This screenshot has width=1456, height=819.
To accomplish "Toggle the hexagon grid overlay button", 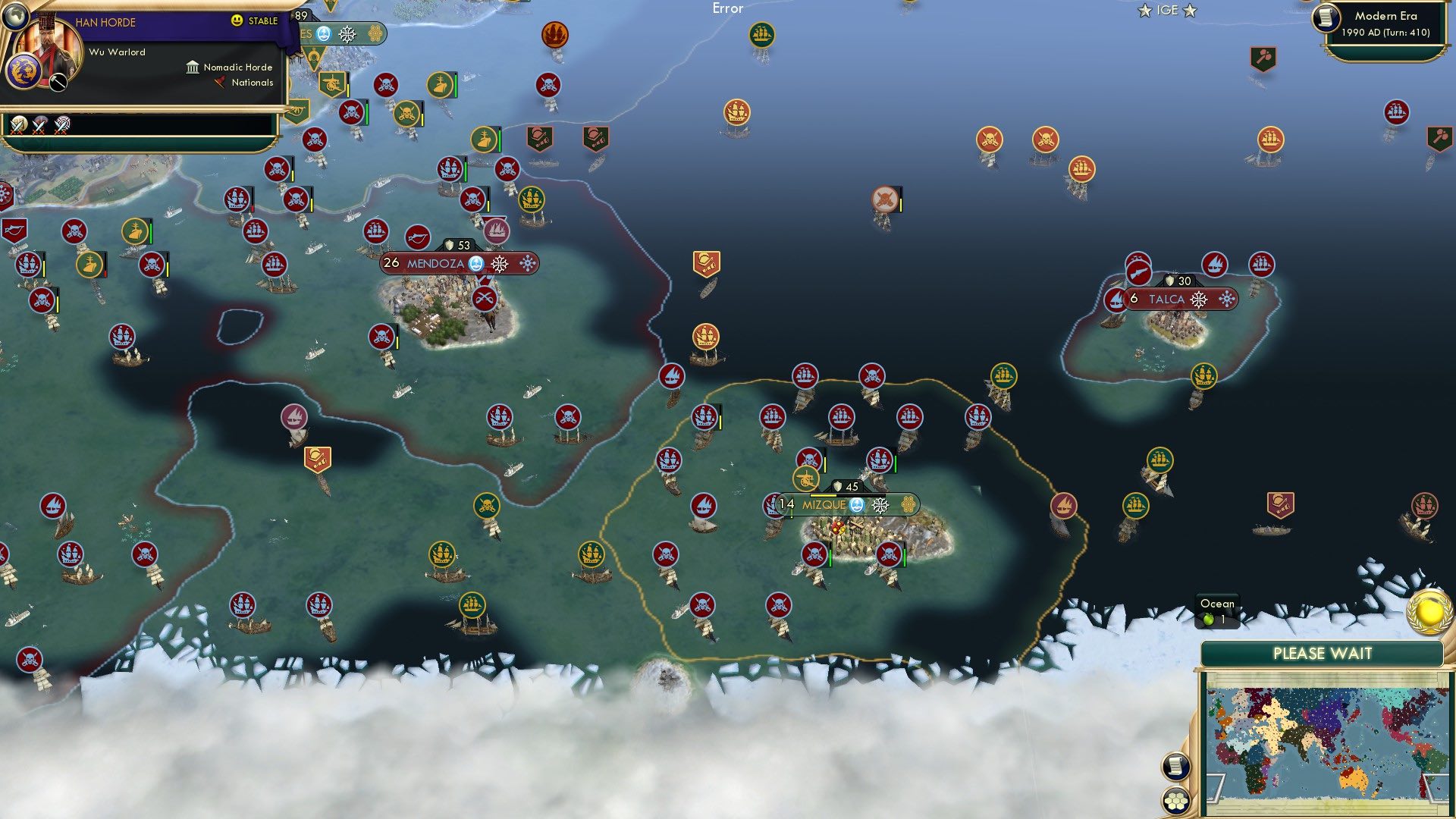I will point(1175,802).
